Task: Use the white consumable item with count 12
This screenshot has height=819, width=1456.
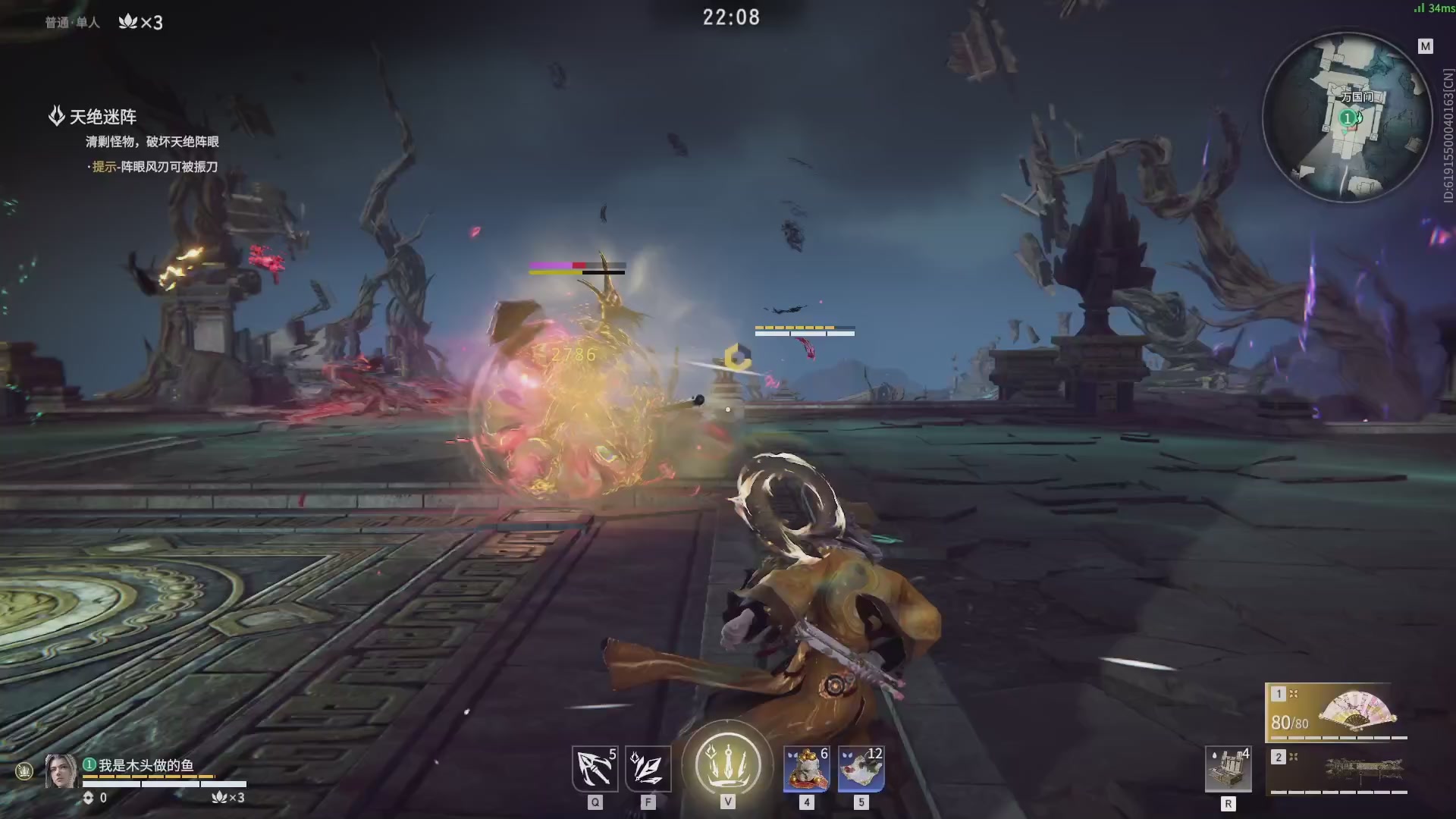Action: [861, 768]
